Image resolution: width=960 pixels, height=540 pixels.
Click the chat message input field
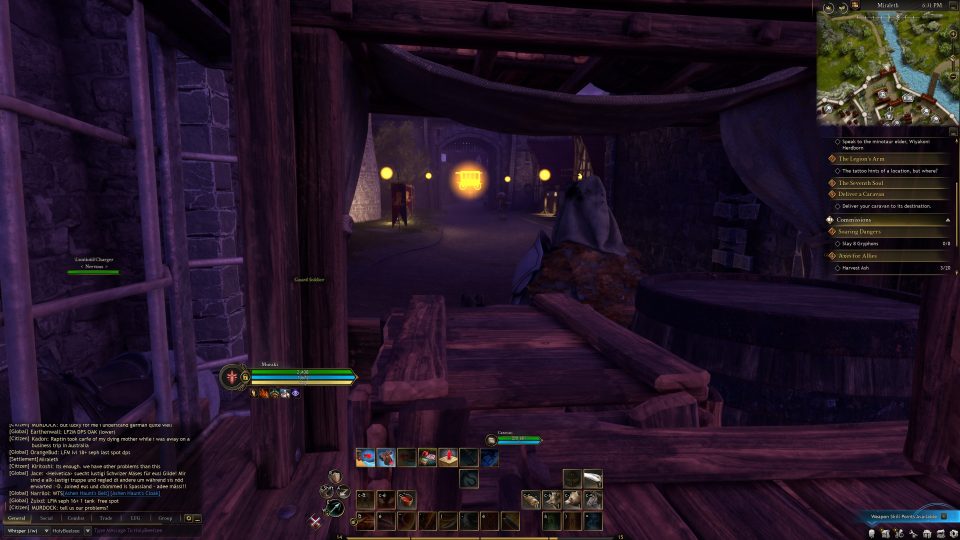tap(140, 530)
